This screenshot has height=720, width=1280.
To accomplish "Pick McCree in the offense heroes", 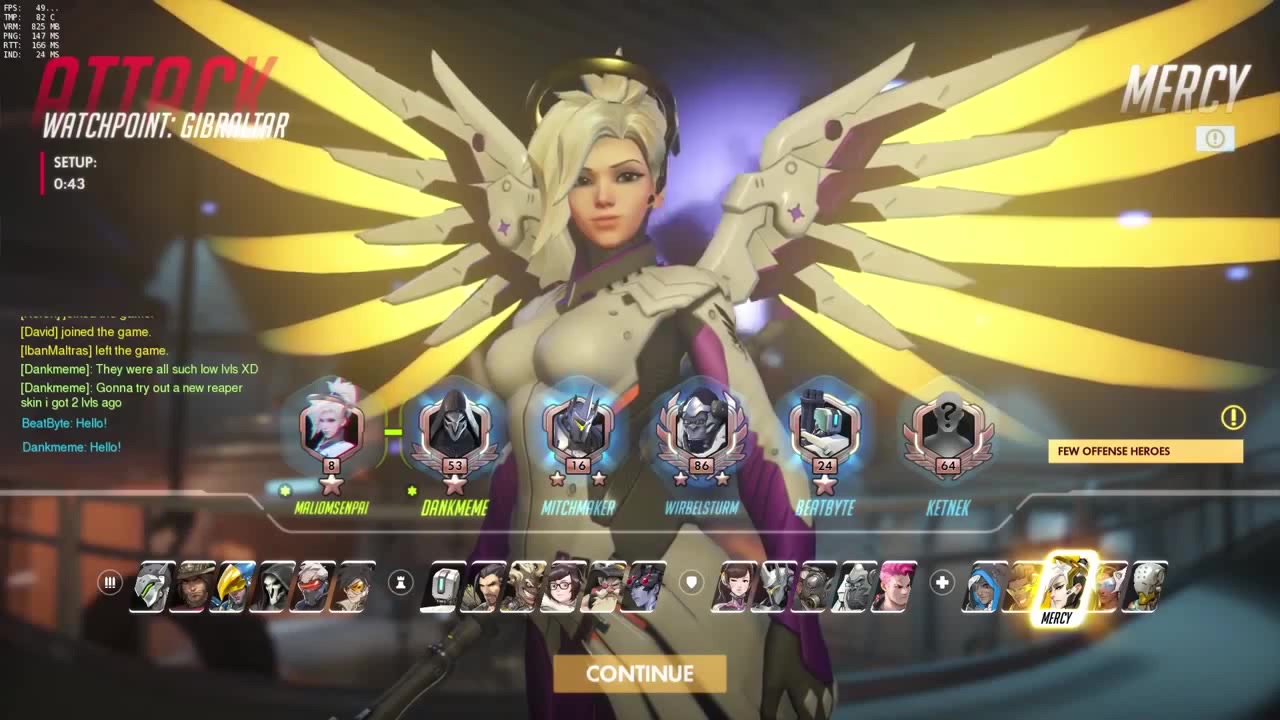I will coord(192,586).
